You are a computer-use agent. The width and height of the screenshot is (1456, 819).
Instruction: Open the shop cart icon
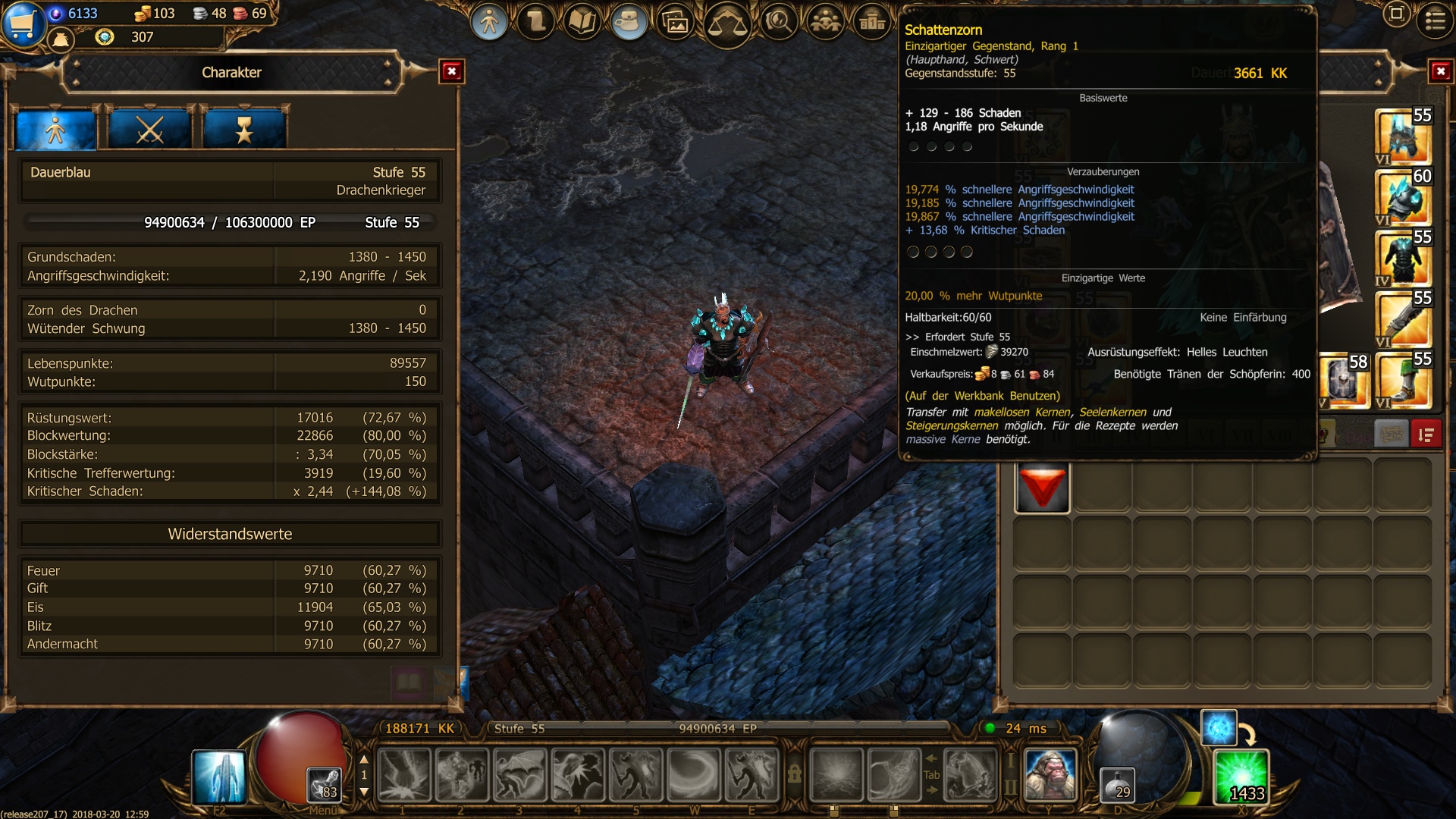coord(23,23)
